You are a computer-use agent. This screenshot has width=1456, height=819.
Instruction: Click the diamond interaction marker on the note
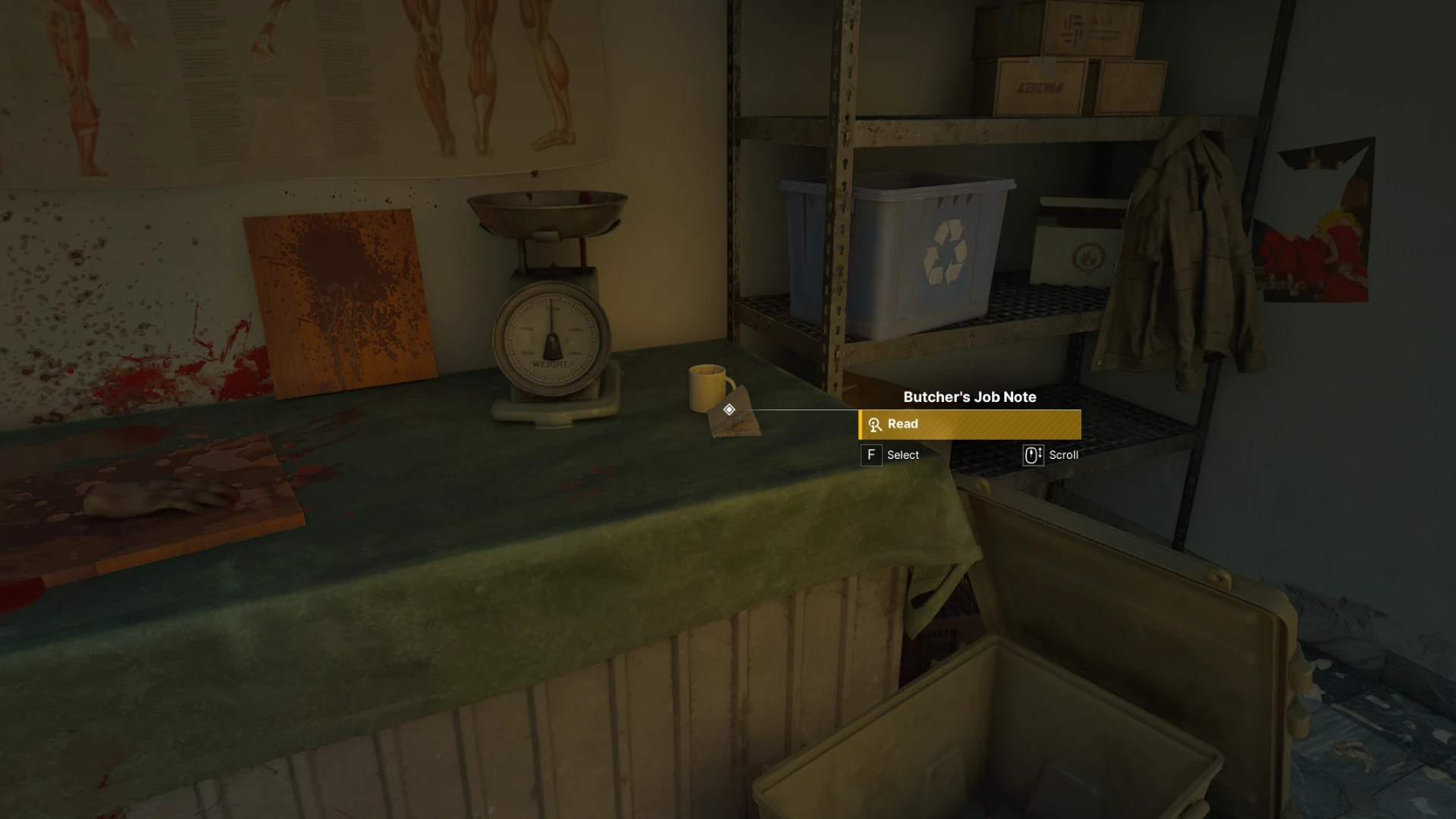[729, 409]
